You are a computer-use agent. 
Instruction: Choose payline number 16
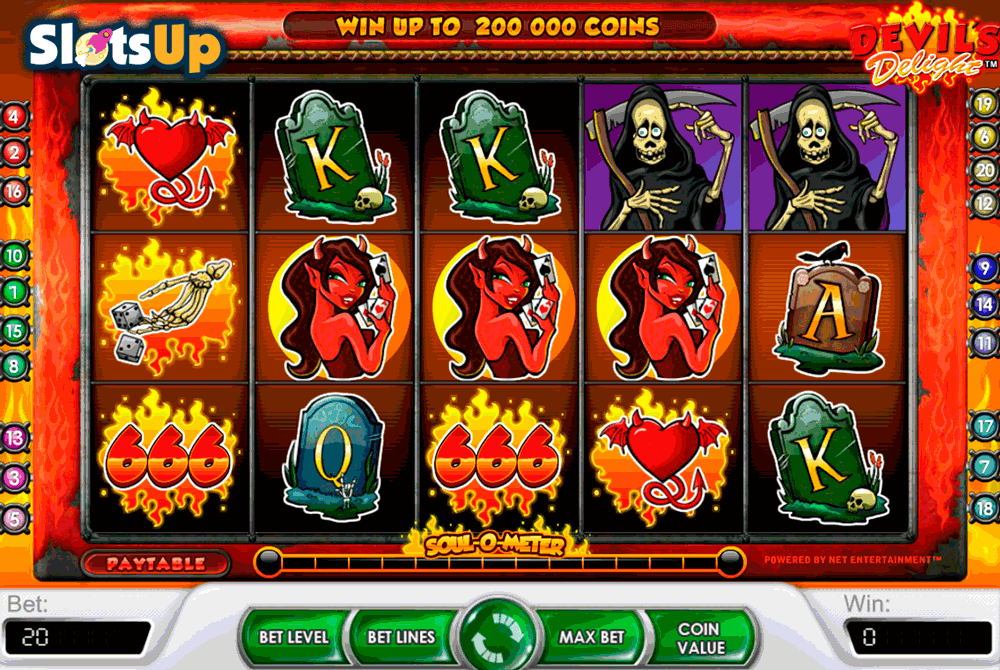point(14,190)
